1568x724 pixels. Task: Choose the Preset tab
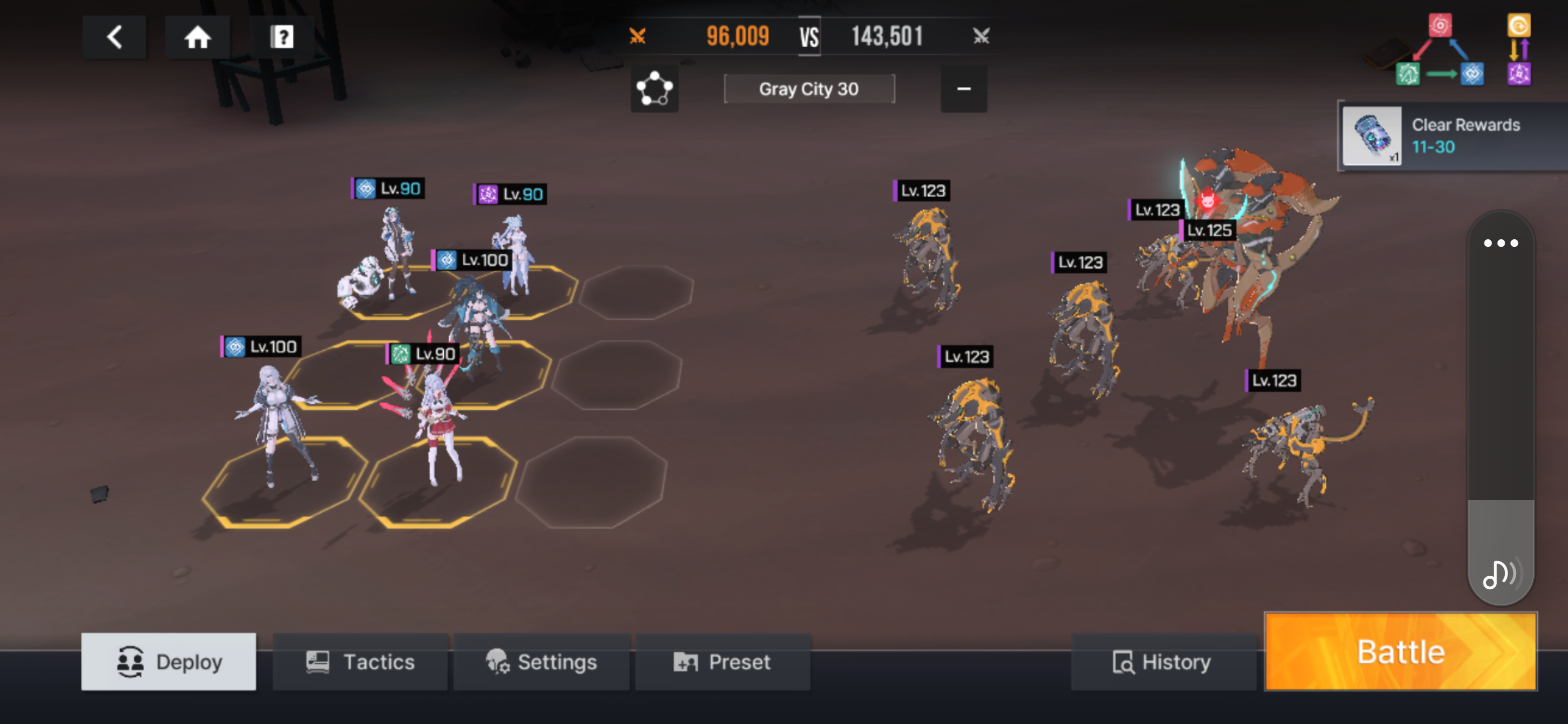coord(723,661)
